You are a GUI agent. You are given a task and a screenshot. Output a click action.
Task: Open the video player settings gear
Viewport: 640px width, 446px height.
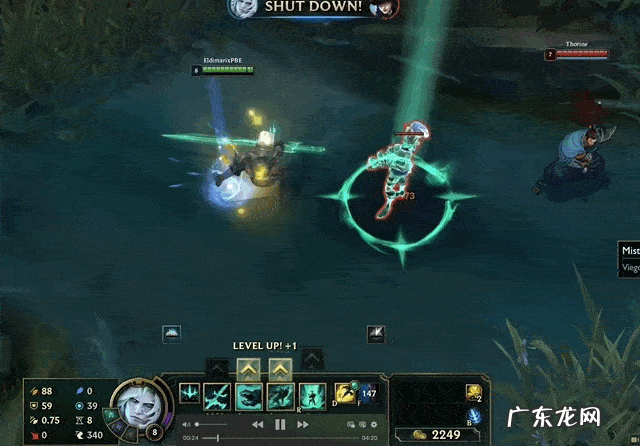point(371,425)
